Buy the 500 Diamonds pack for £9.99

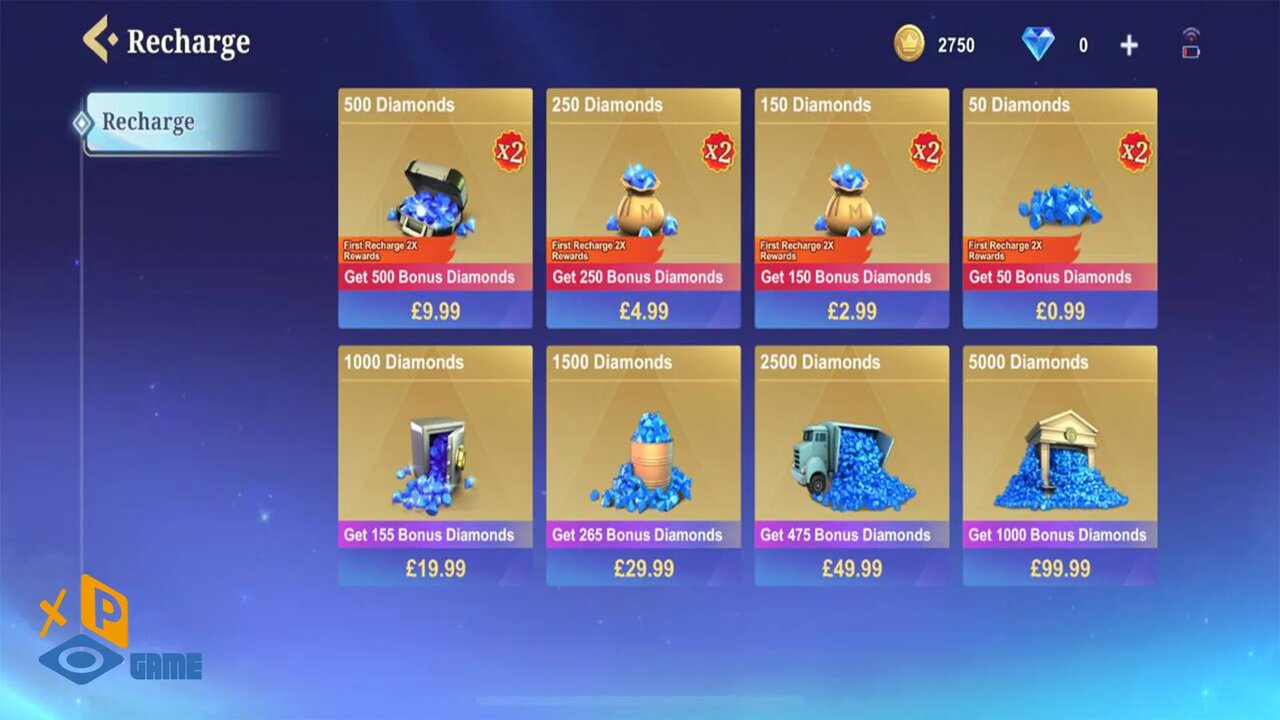point(435,208)
